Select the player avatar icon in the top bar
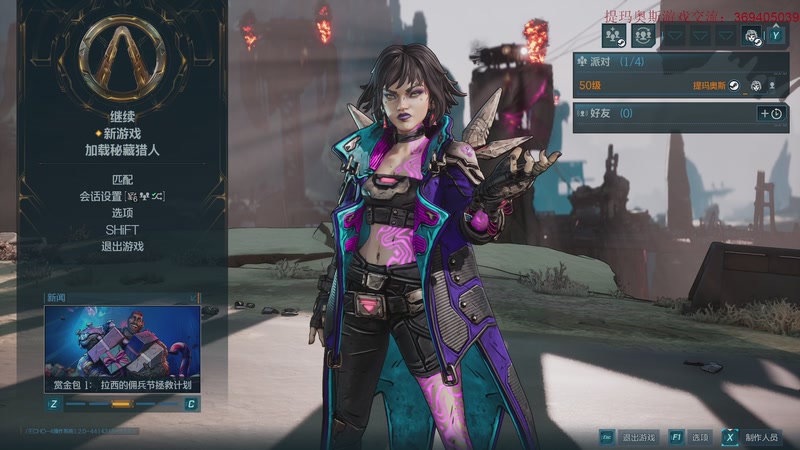Image resolution: width=800 pixels, height=450 pixels. pyautogui.click(x=752, y=36)
